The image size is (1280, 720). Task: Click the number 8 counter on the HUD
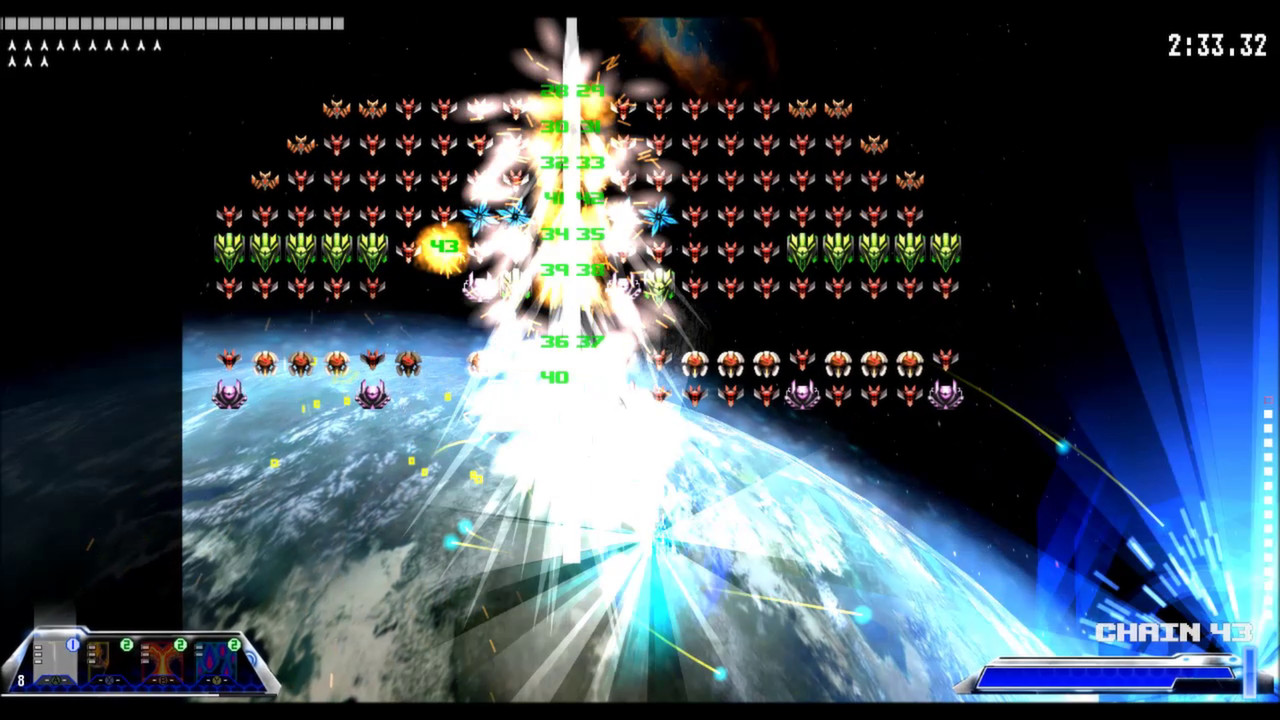tap(21, 680)
